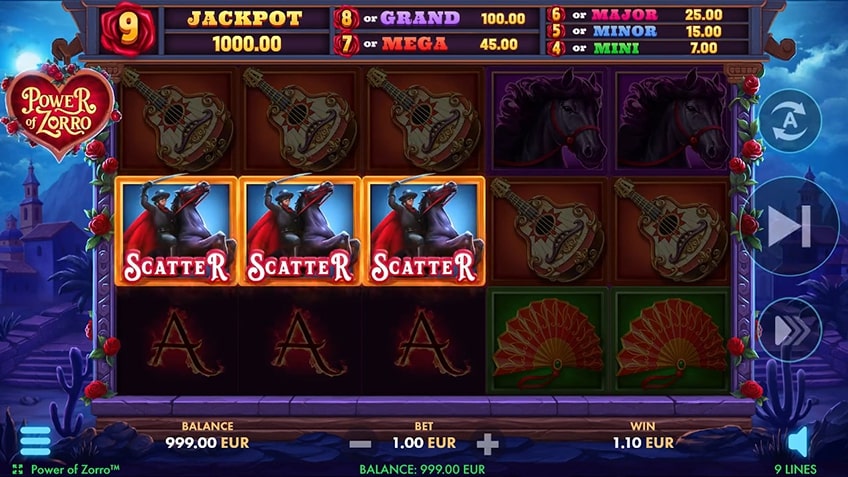The image size is (848, 477).
Task: Open the hamburger menu
Action: [x=35, y=440]
